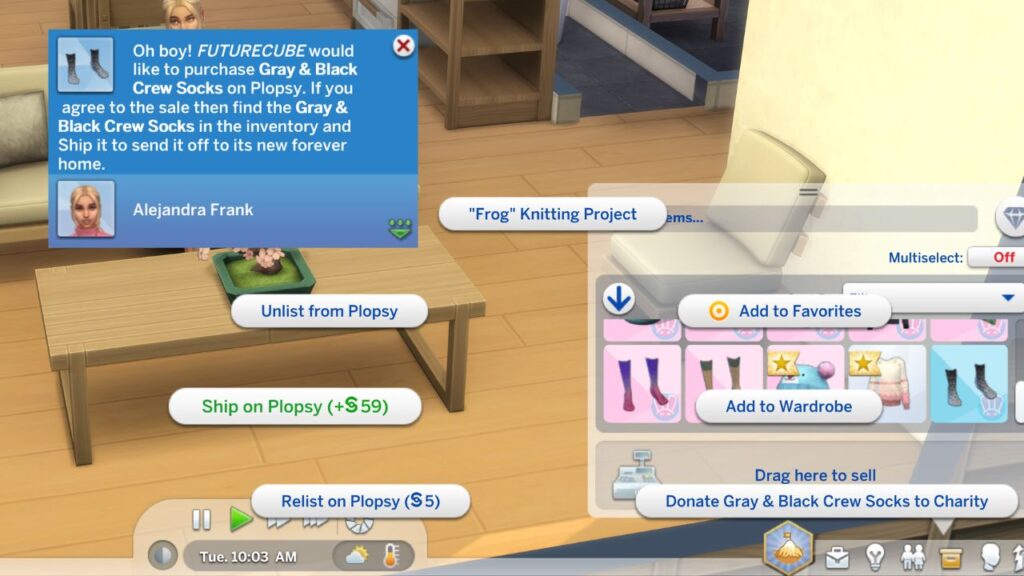Choose "Frog" Knitting Project option
Viewport: 1024px width, 576px height.
(552, 214)
